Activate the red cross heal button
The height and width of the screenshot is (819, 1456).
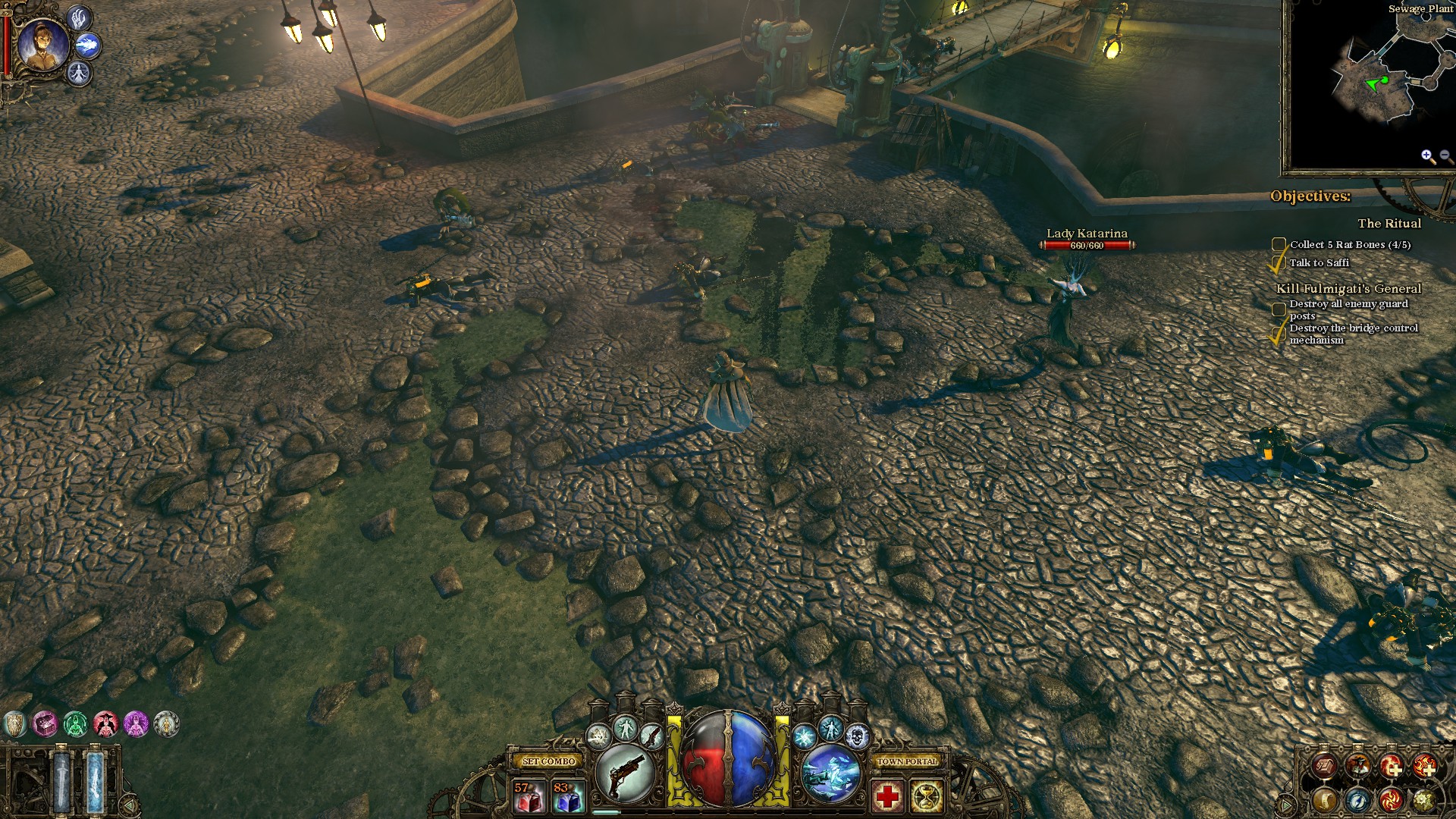[x=887, y=796]
